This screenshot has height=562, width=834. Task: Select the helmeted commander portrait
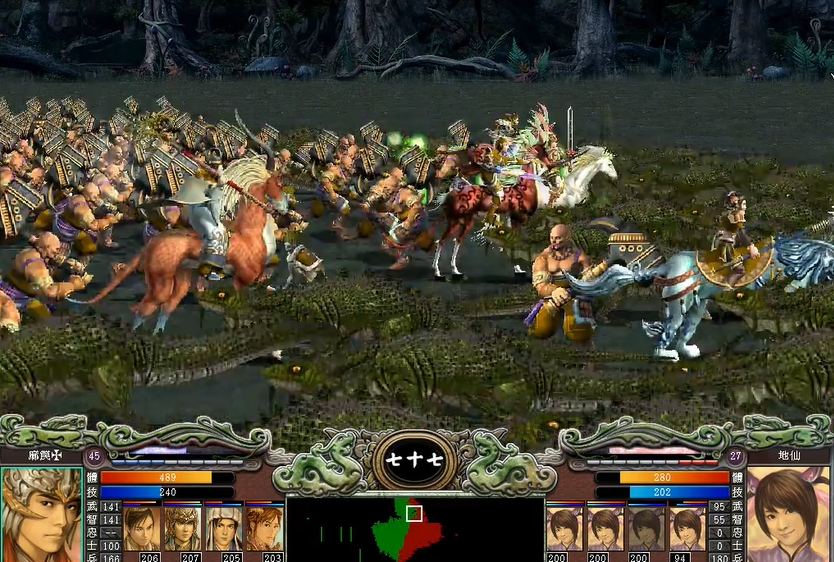tap(41, 515)
